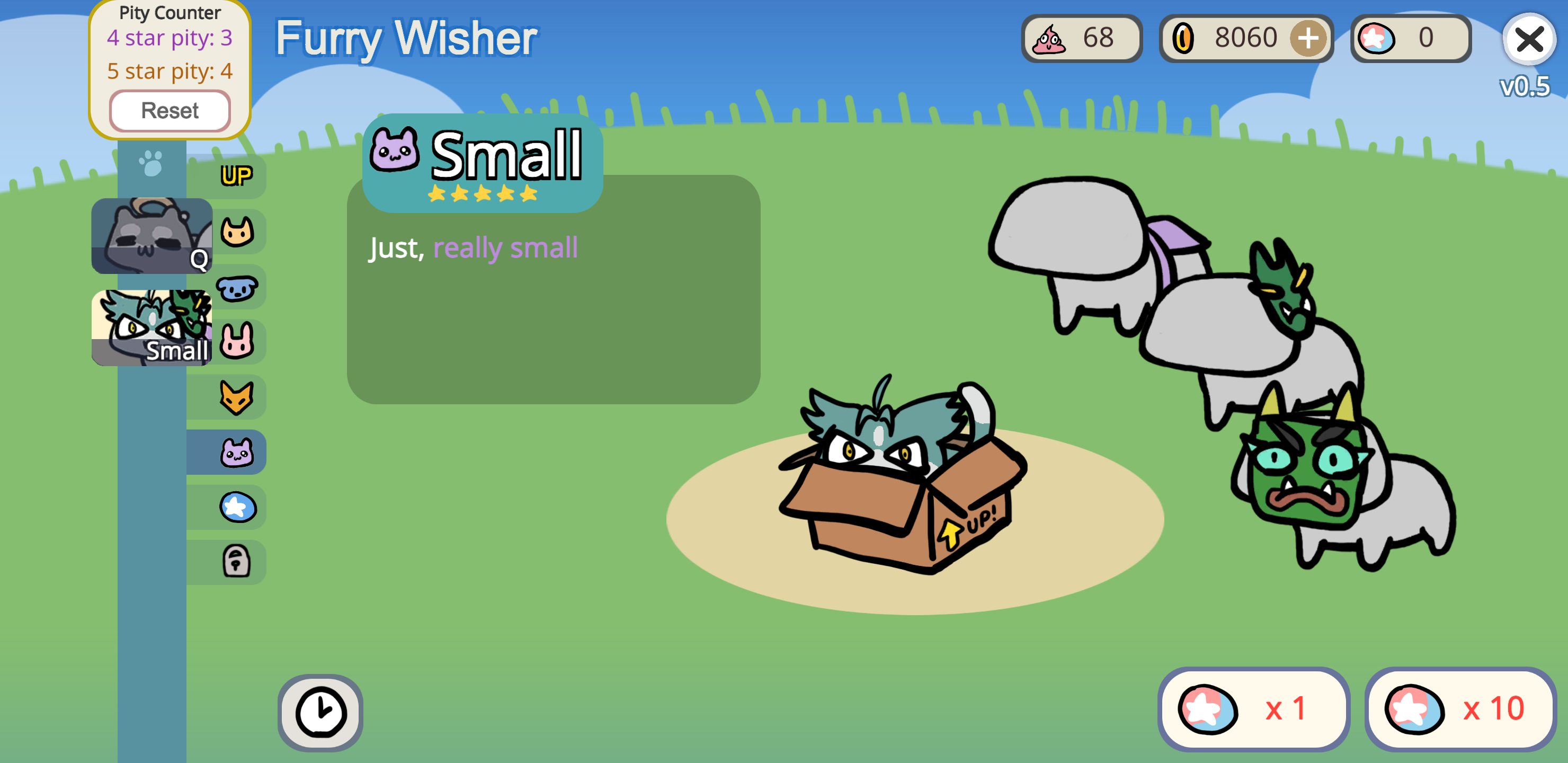
Task: Perform a x10 wish pull
Action: 1457,708
